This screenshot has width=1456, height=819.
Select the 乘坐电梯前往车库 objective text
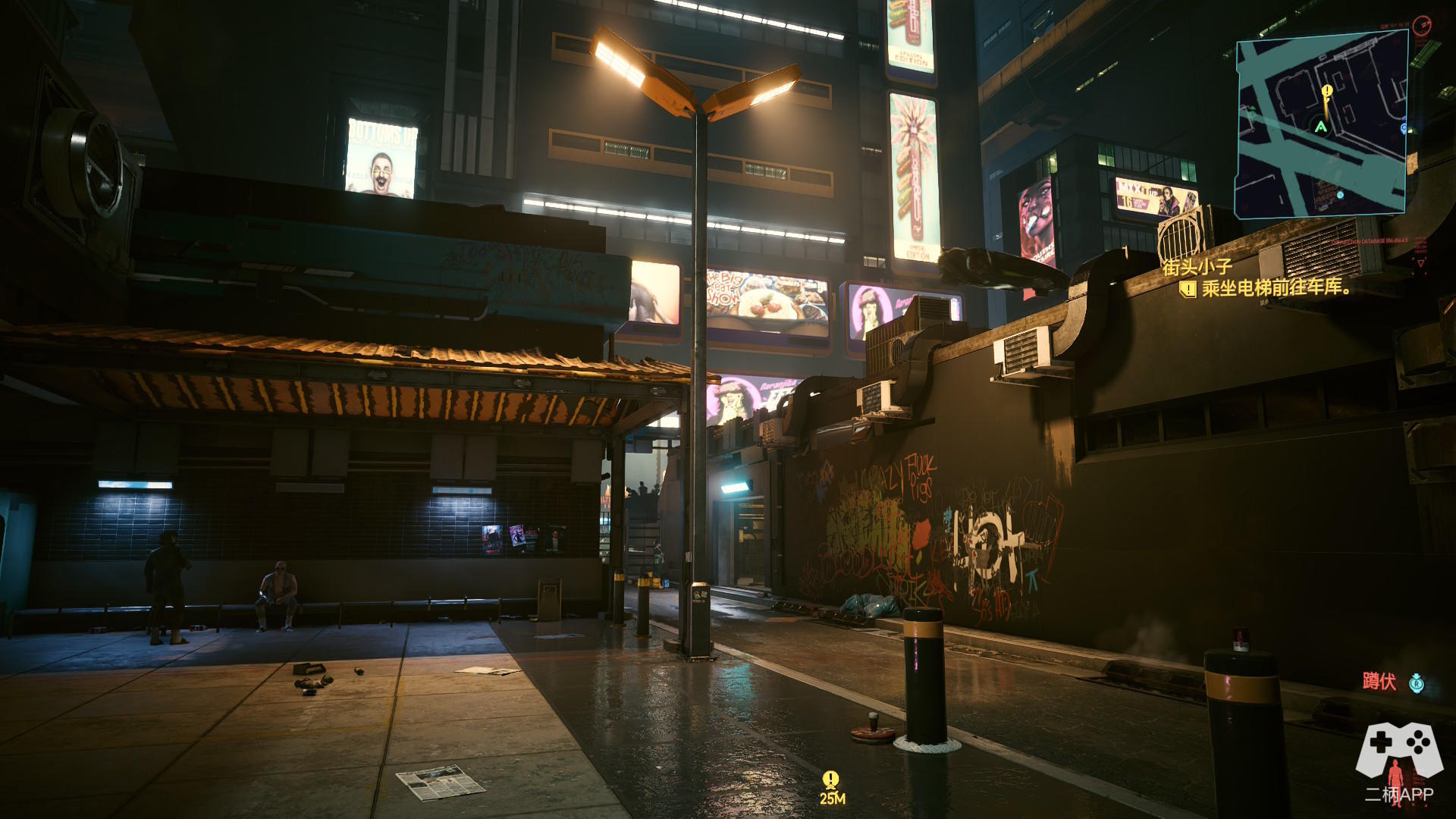coord(1276,288)
